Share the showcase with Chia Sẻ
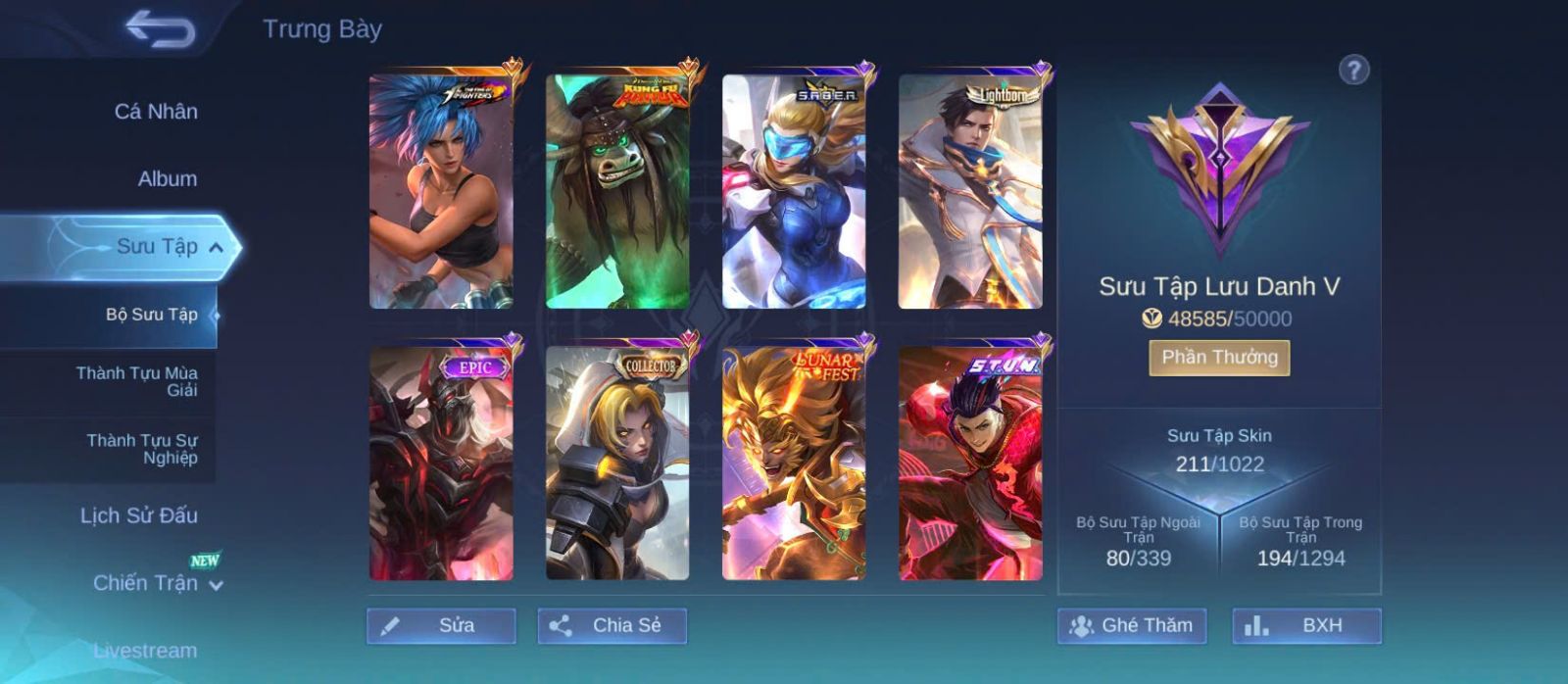Screen dimensions: 1568x684 [x=612, y=626]
